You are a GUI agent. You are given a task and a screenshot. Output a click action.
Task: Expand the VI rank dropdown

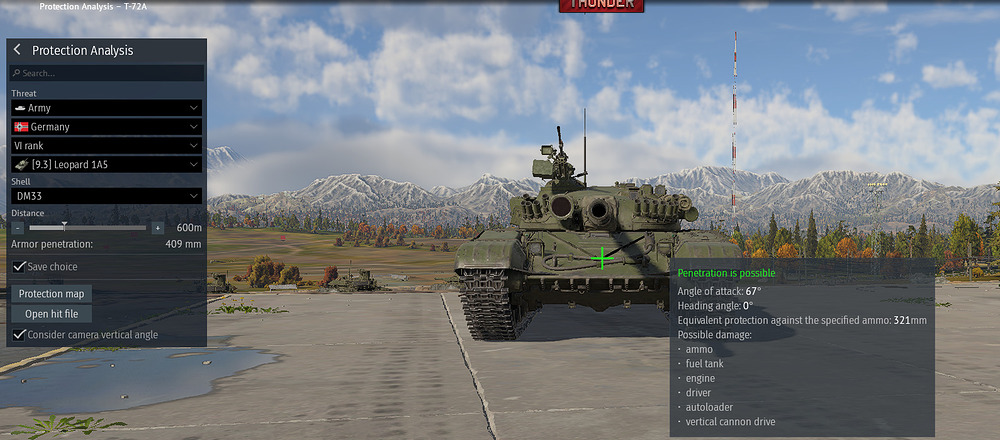coord(106,146)
